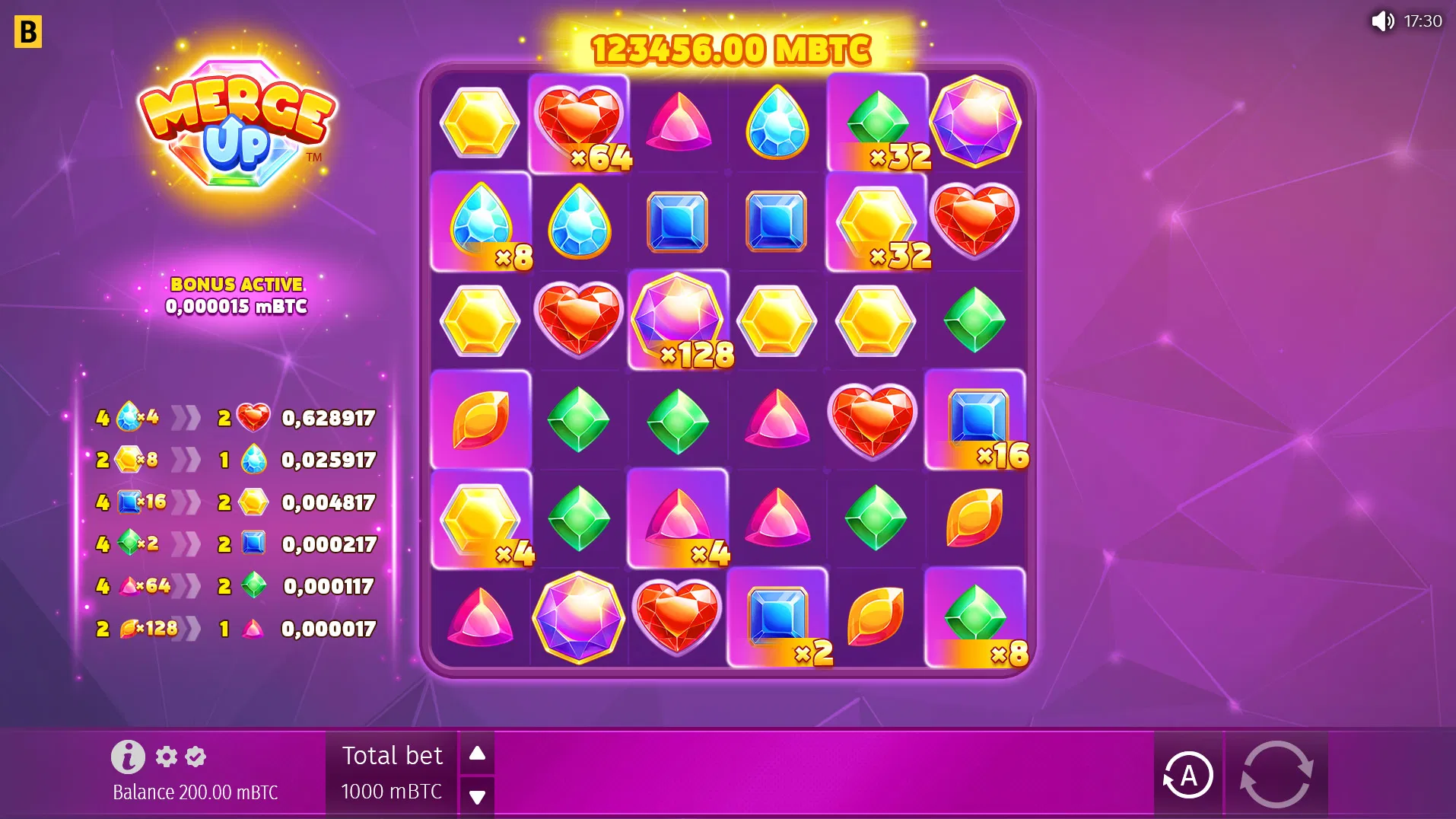Open the settings gear icon
1456x819 pixels.
tap(166, 757)
